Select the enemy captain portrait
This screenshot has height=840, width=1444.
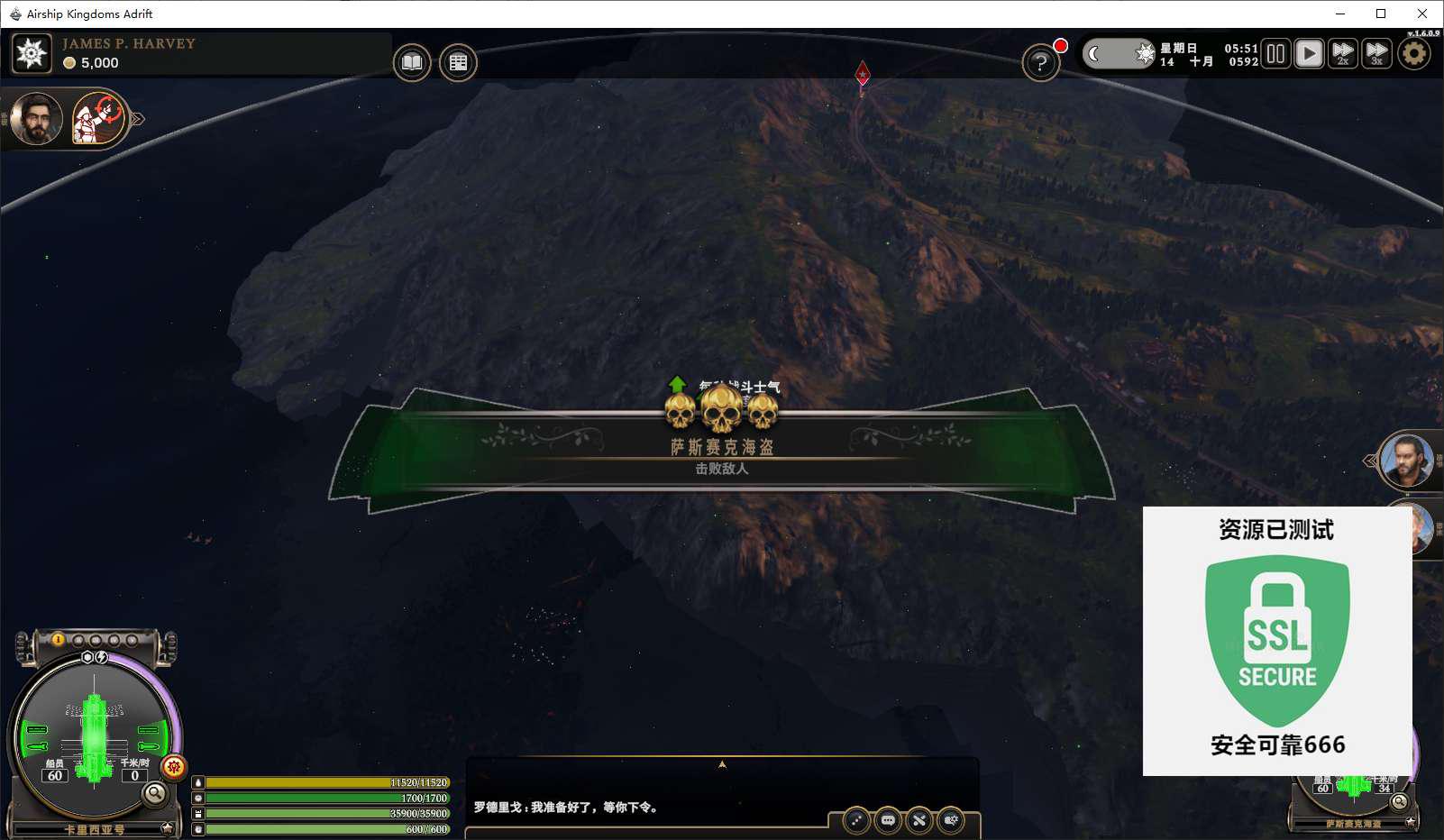(1407, 460)
